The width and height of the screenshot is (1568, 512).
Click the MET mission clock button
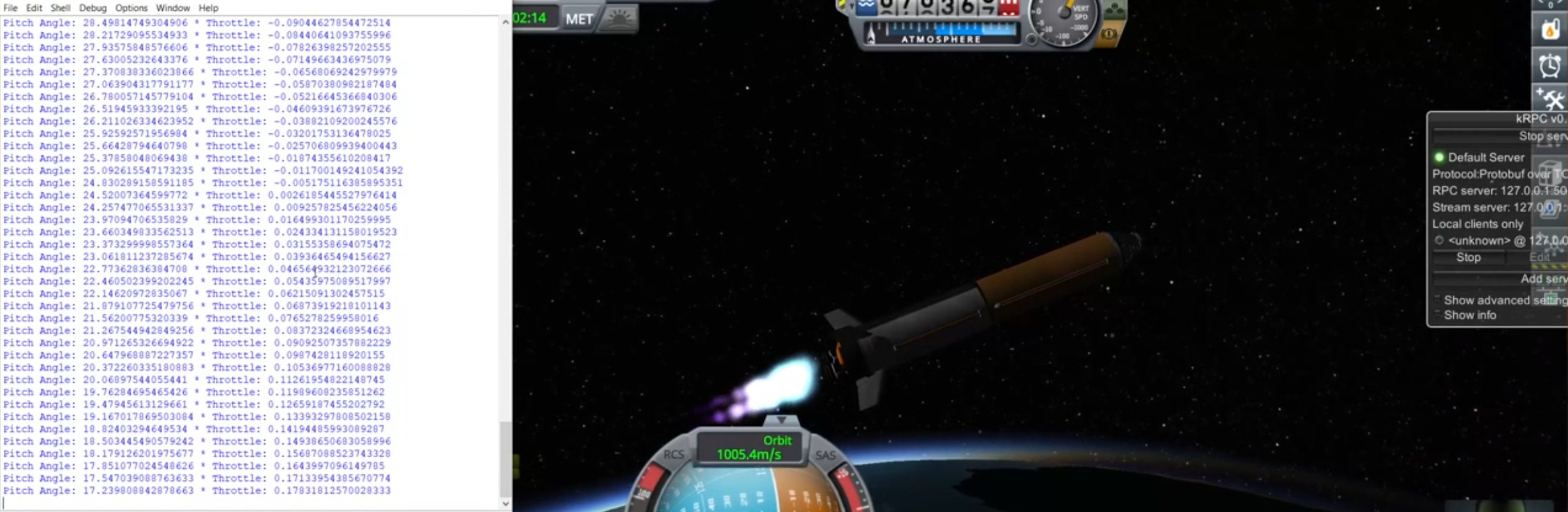(x=579, y=19)
